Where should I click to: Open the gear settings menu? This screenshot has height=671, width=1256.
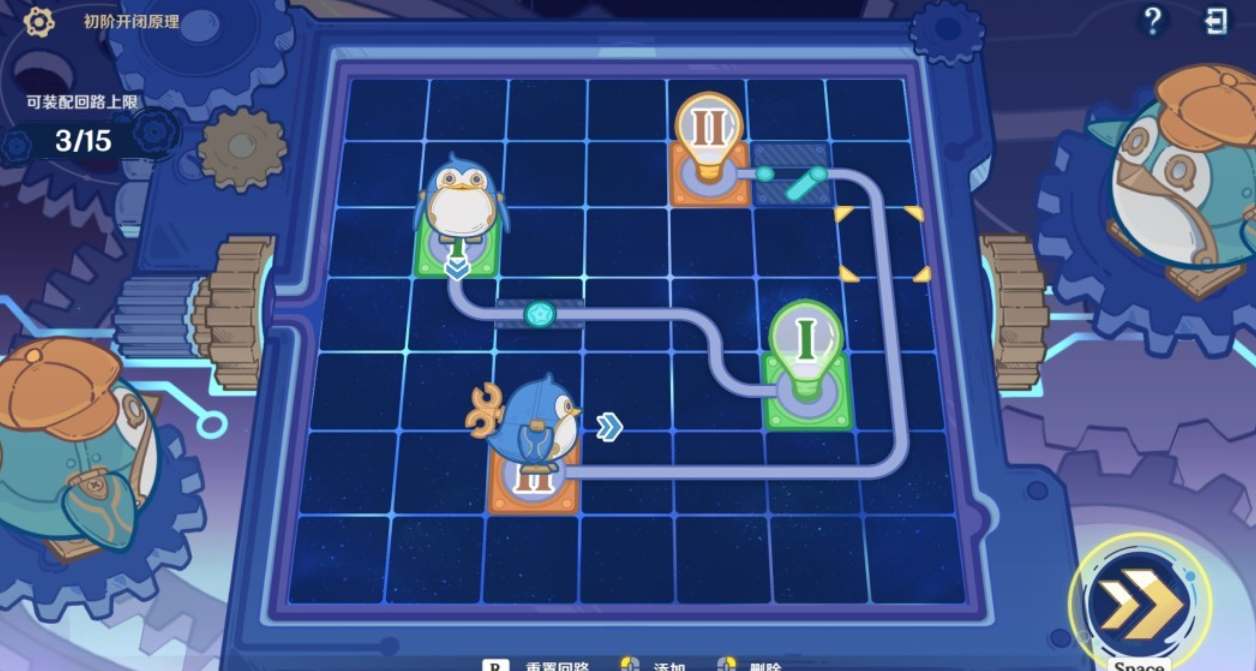(38, 21)
